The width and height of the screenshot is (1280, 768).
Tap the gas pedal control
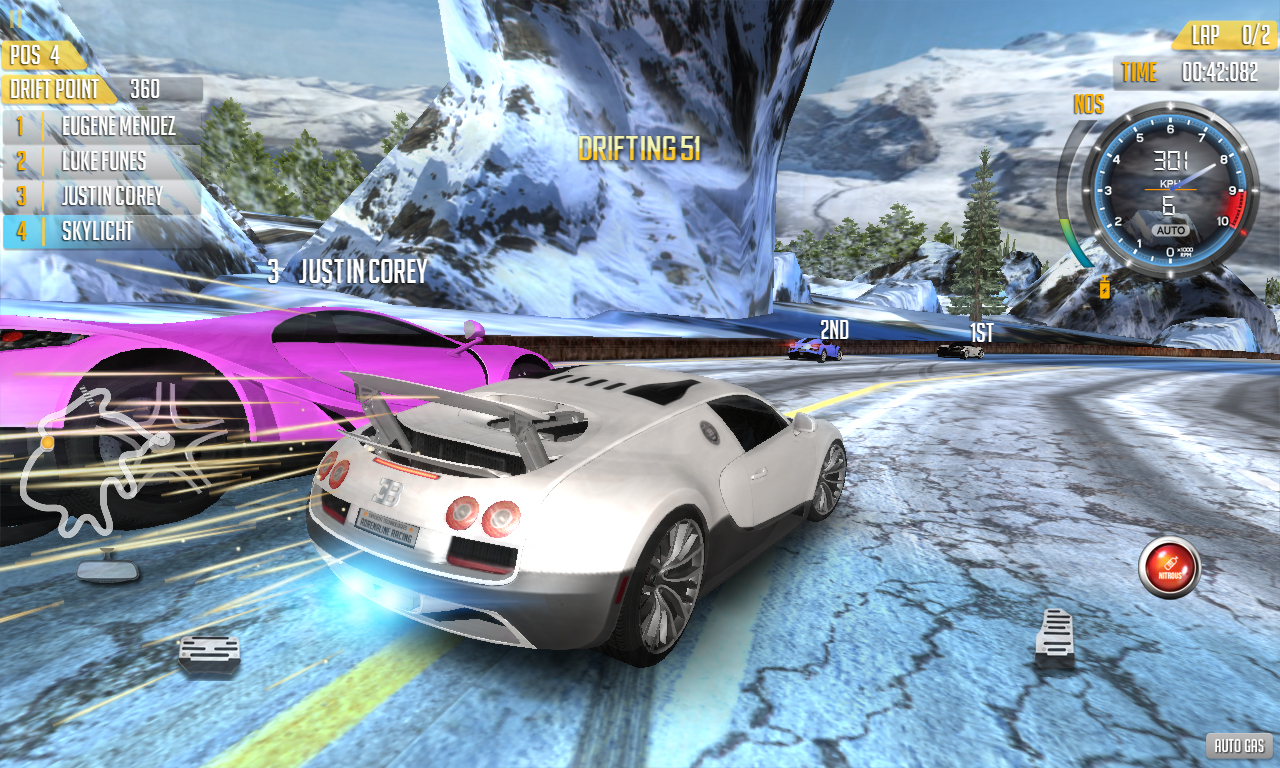tap(1055, 637)
